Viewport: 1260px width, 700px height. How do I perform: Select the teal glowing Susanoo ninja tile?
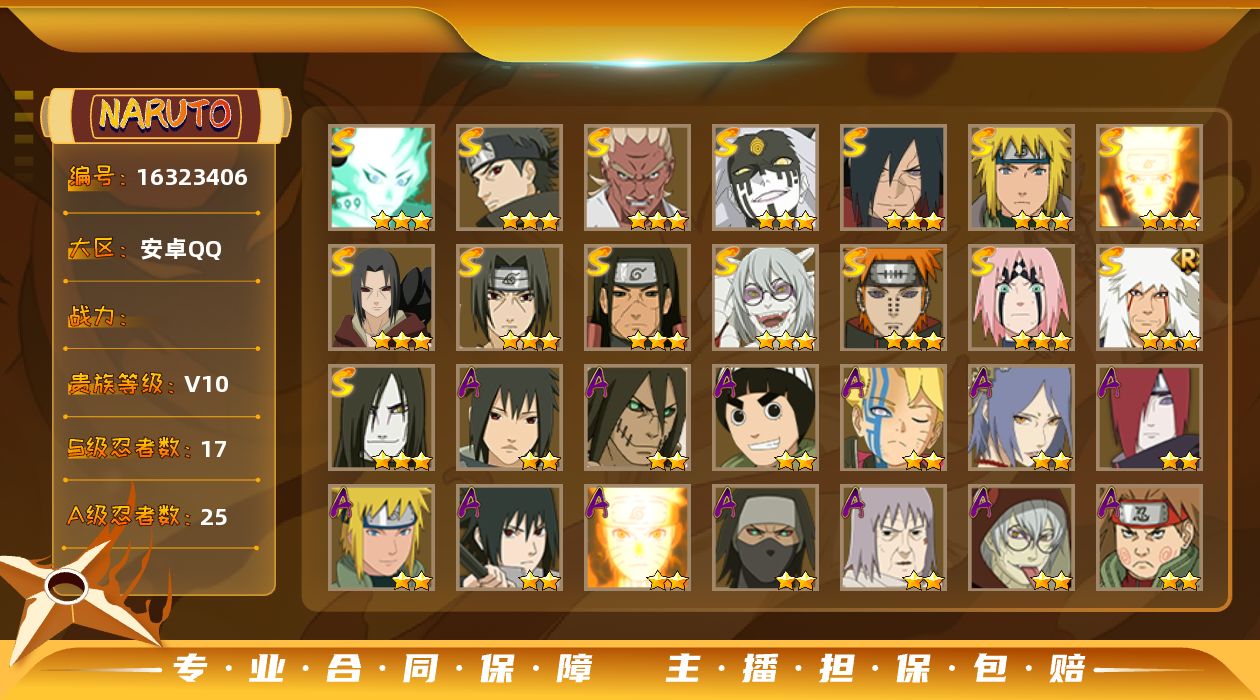[x=381, y=177]
